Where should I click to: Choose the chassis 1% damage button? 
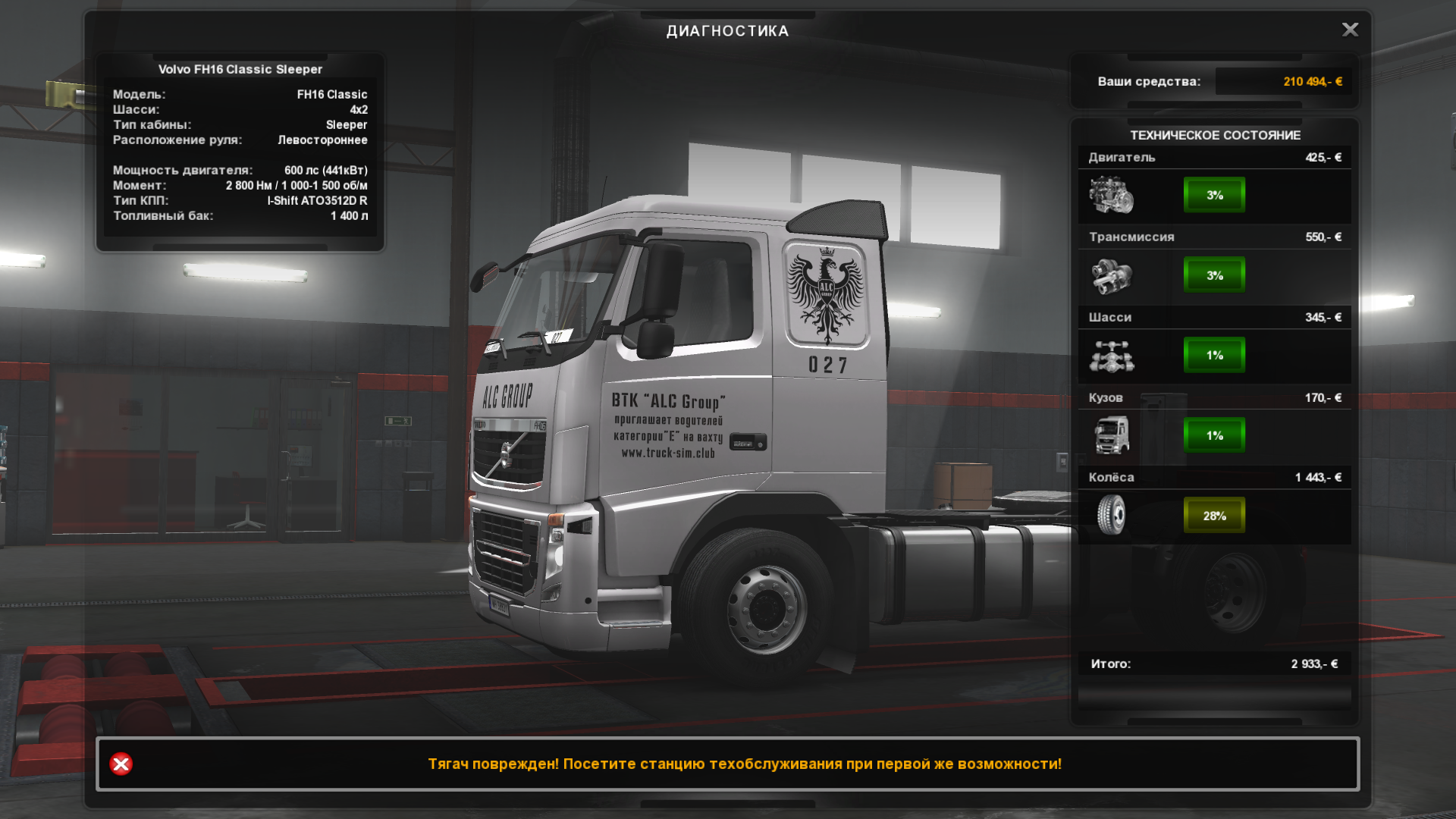[1214, 355]
